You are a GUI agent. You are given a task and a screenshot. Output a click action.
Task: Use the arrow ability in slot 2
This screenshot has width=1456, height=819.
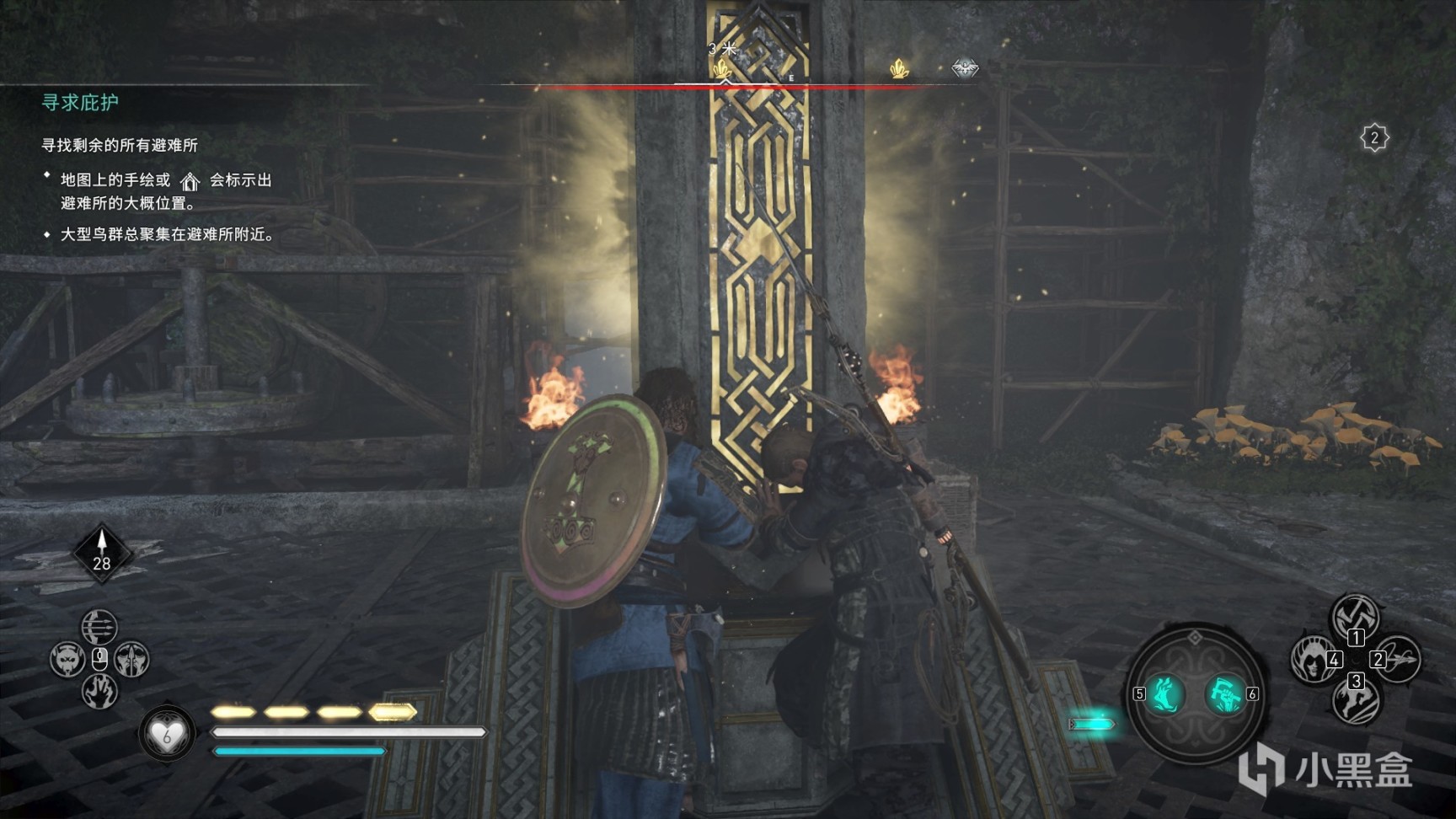click(x=1398, y=659)
